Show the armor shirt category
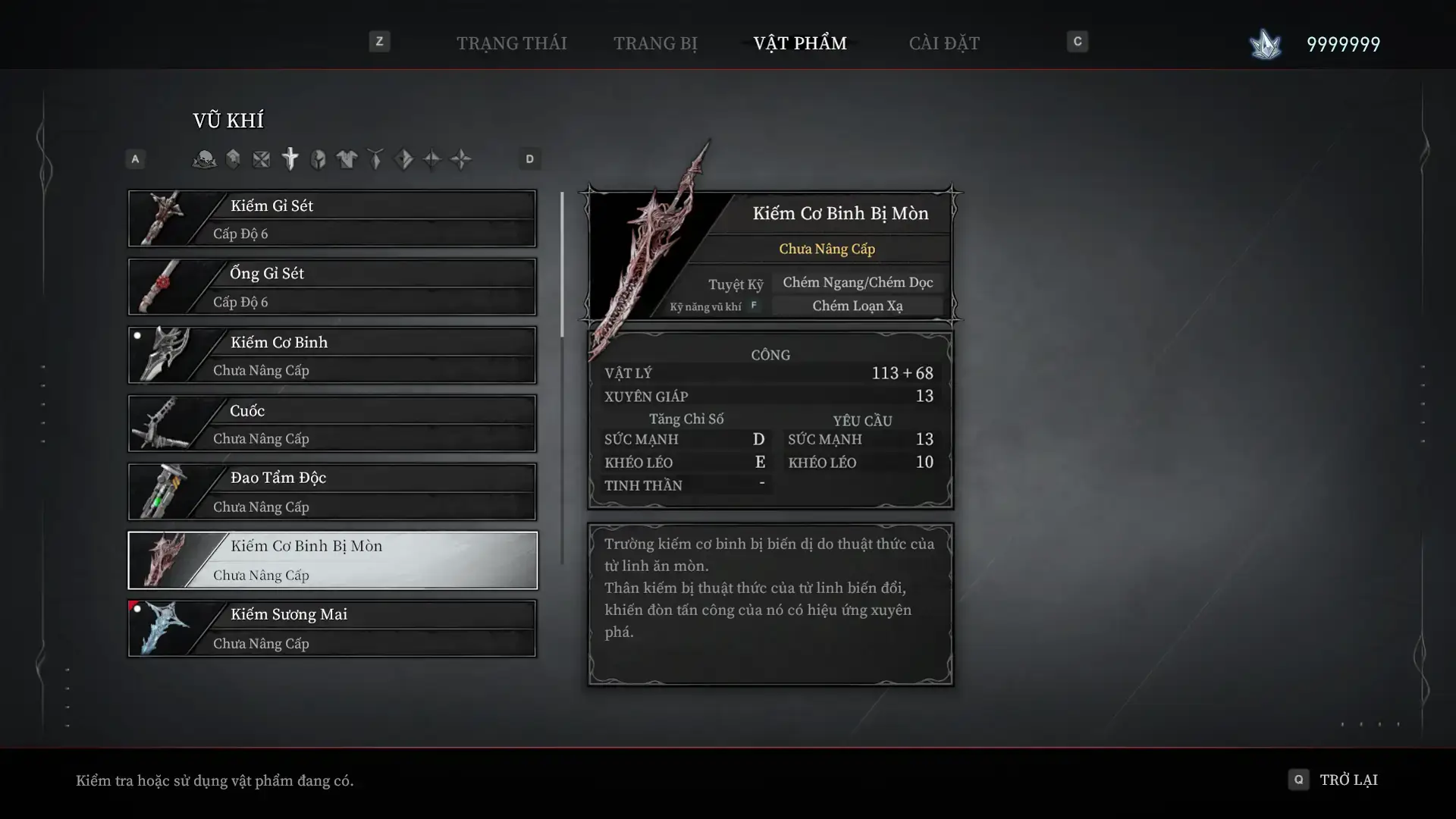 pos(347,159)
